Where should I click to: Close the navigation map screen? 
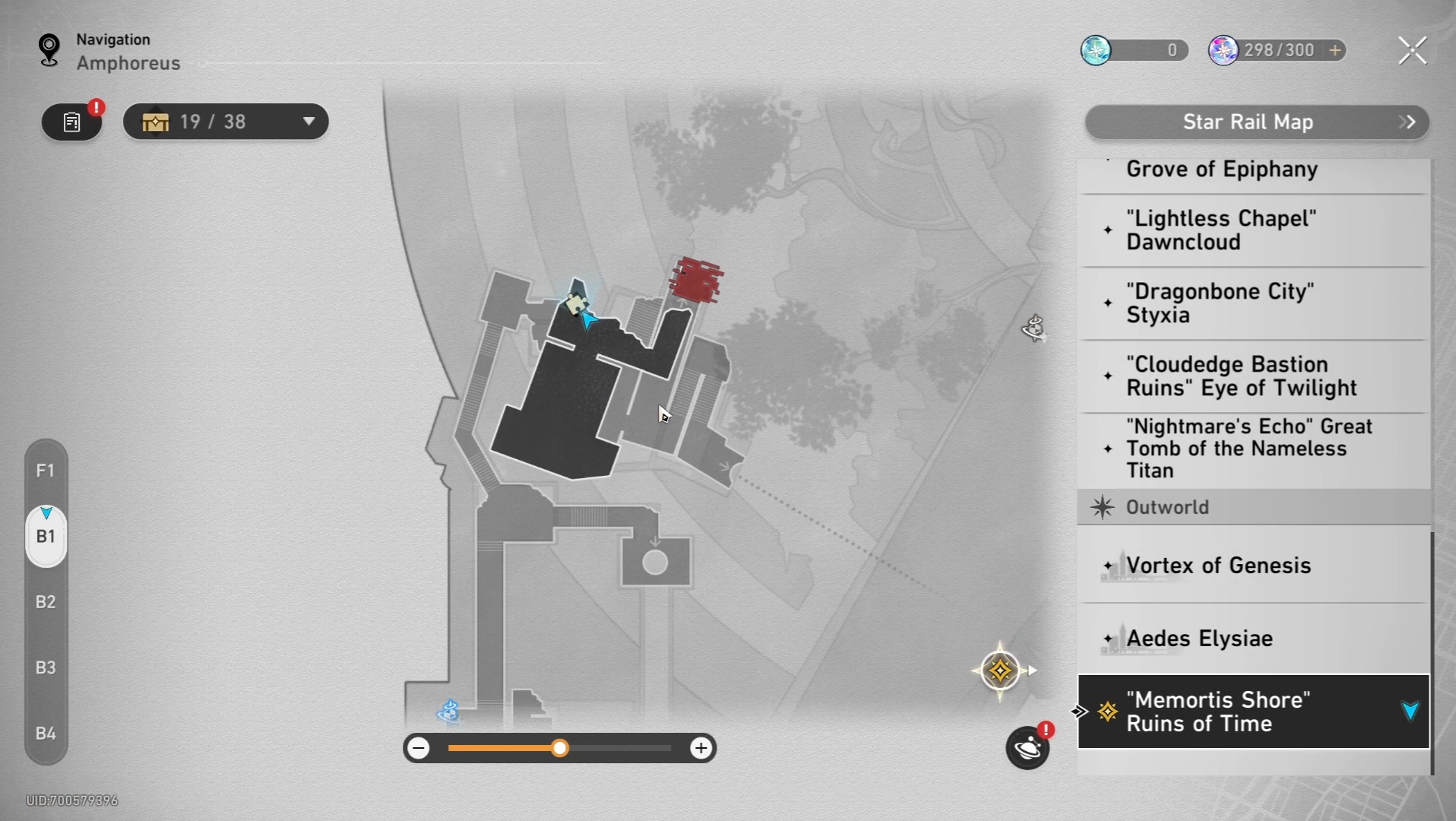point(1412,51)
